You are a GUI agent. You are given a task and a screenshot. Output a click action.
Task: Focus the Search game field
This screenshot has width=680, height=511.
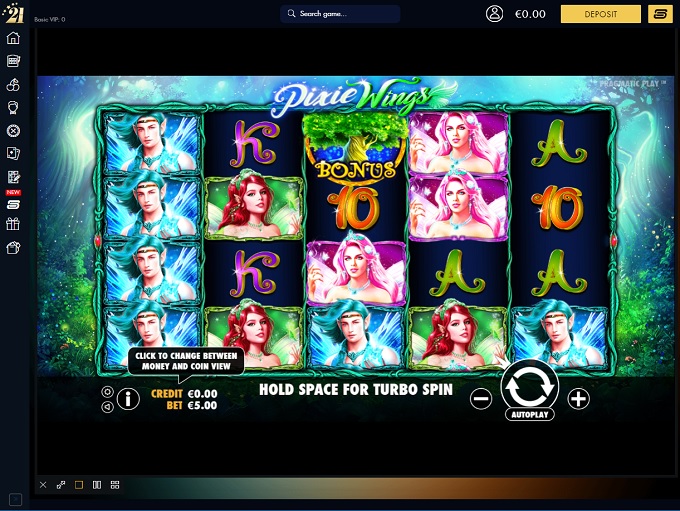click(x=340, y=14)
